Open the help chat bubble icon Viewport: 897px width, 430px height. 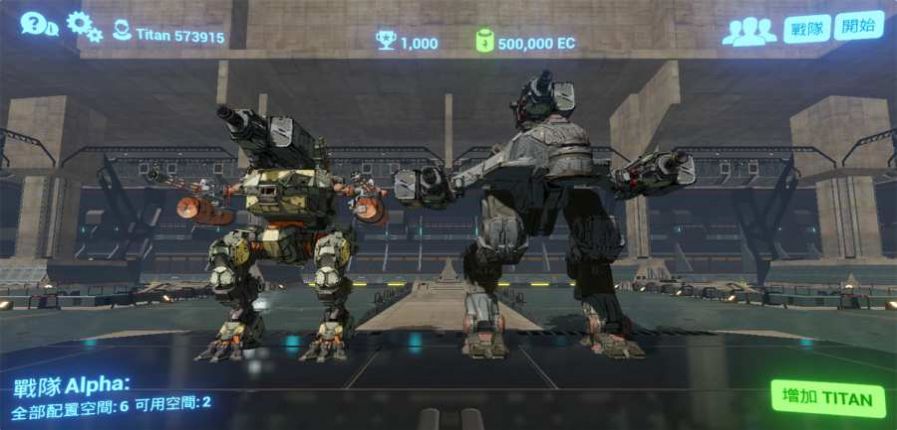[38, 24]
